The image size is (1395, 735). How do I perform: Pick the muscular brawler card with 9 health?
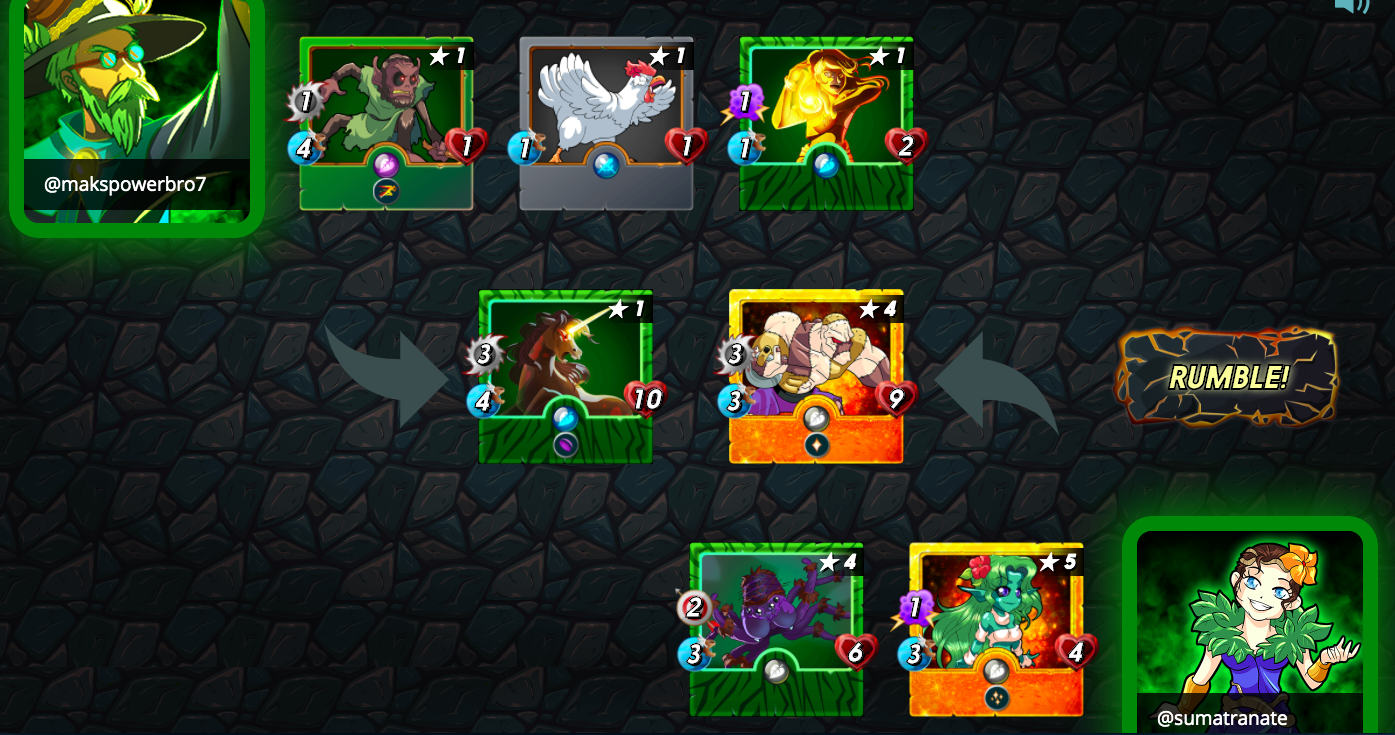[x=816, y=376]
